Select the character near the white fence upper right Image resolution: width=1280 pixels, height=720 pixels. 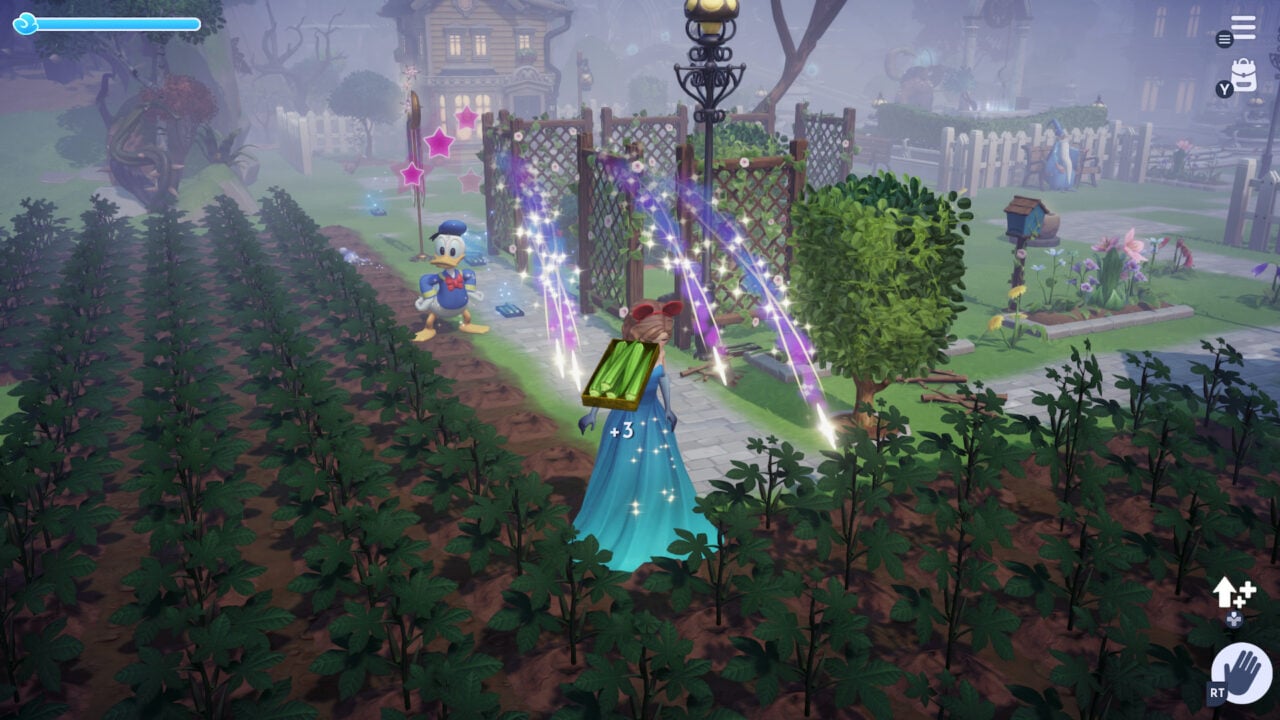[1064, 160]
